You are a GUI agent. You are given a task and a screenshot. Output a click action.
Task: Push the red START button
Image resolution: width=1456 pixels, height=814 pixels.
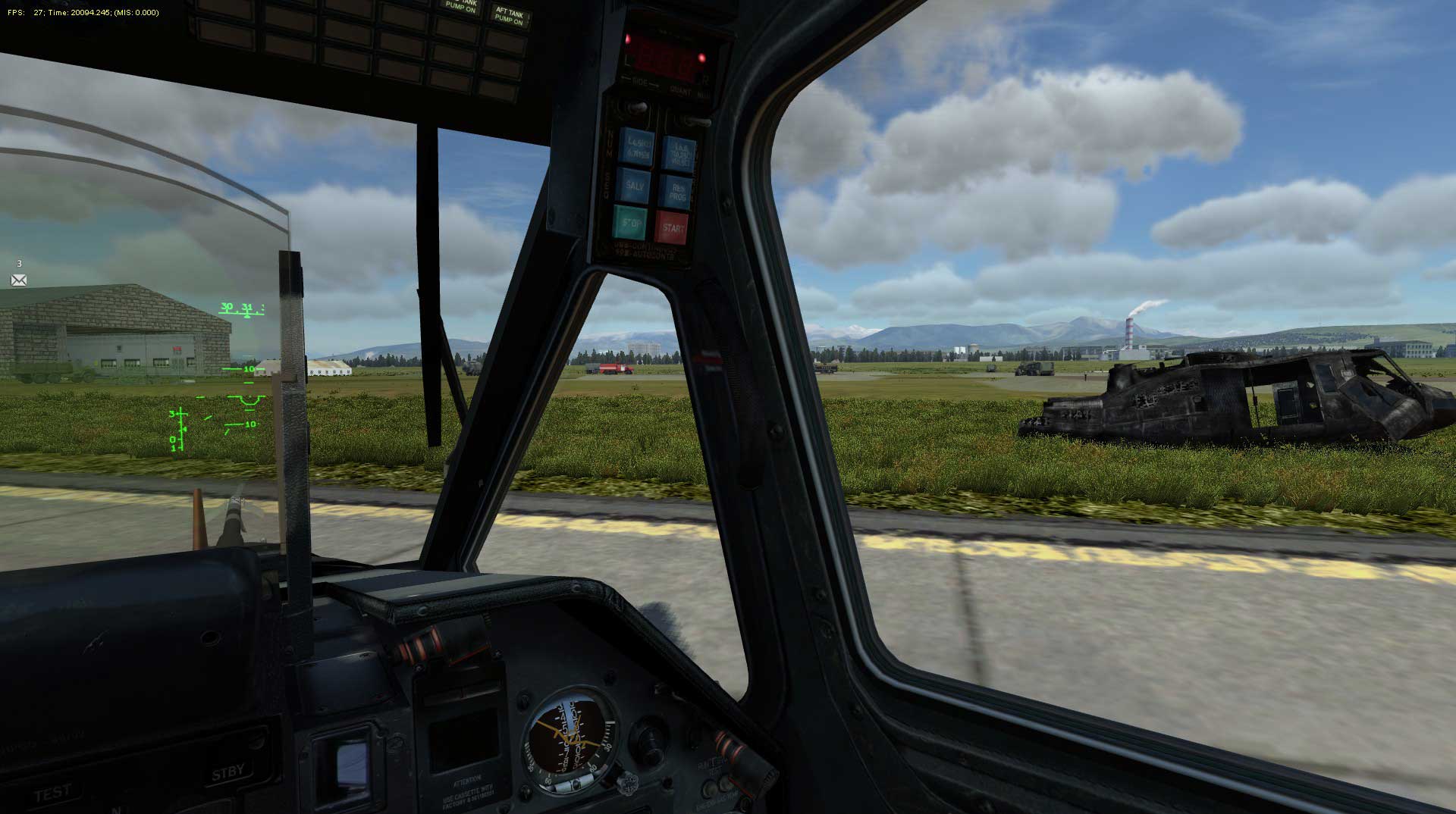point(672,227)
